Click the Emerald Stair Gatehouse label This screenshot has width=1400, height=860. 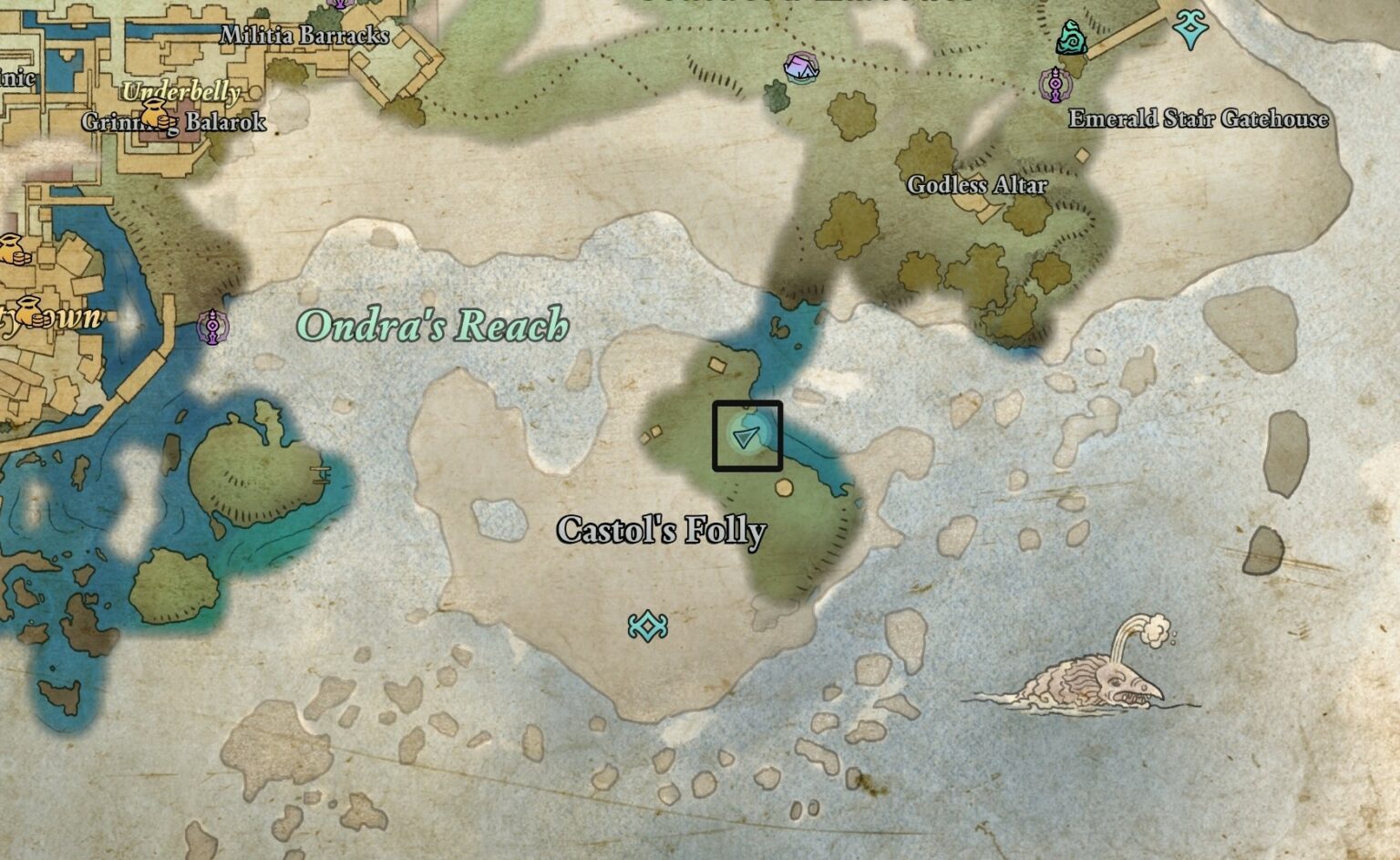(x=1199, y=118)
